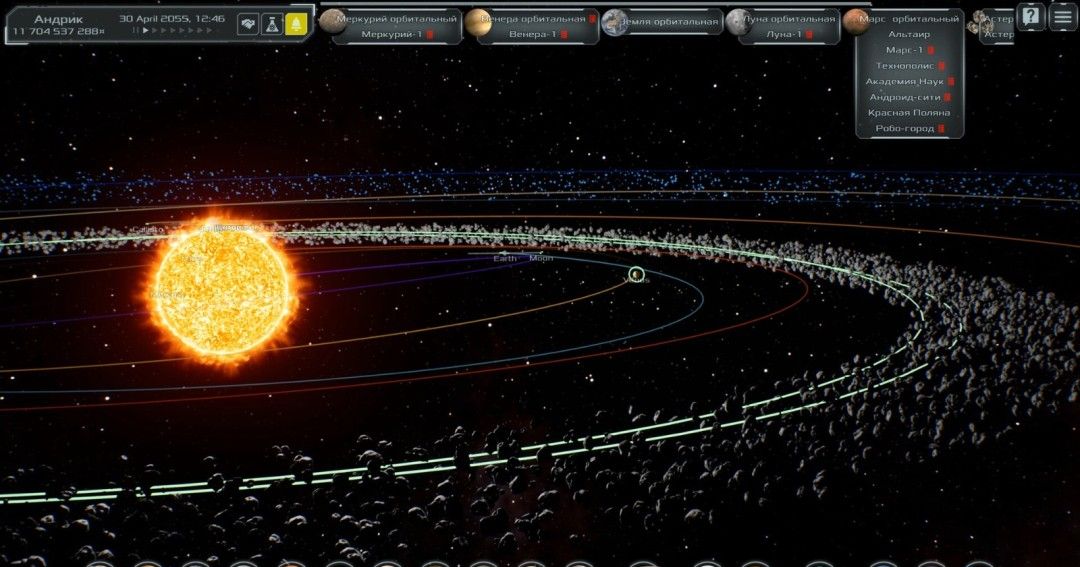The height and width of the screenshot is (567, 1080).
Task: Choose the Марс-1 colony
Action: [x=905, y=50]
